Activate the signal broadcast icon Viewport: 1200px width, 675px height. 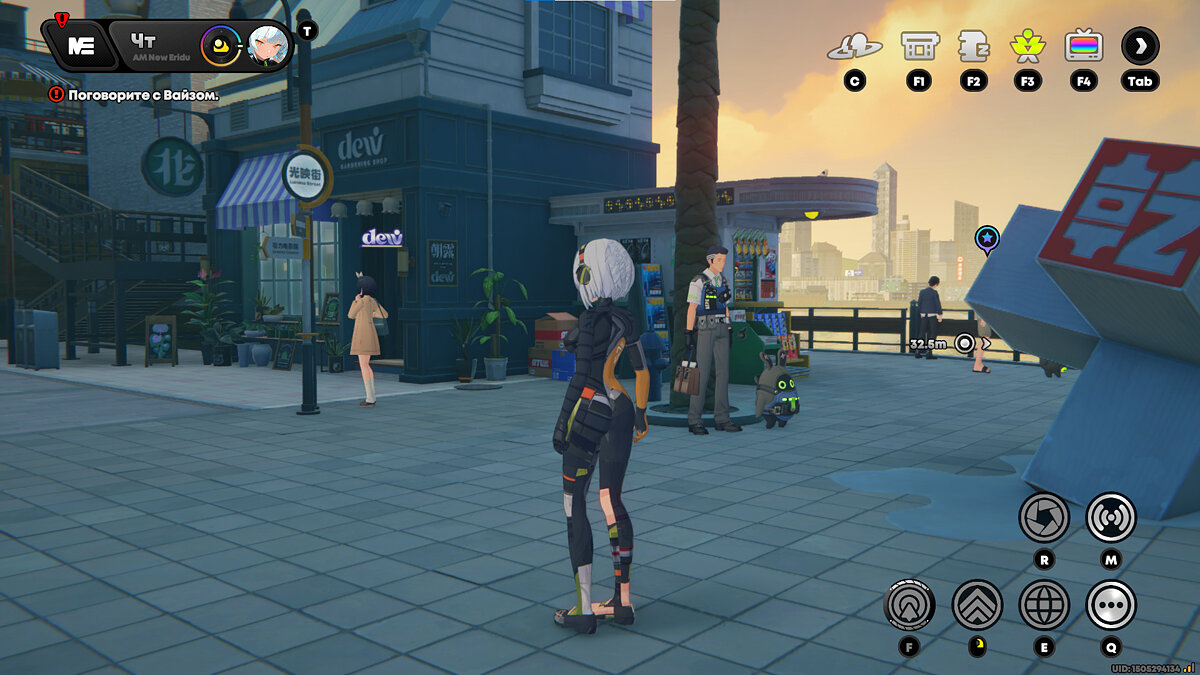coord(1110,517)
